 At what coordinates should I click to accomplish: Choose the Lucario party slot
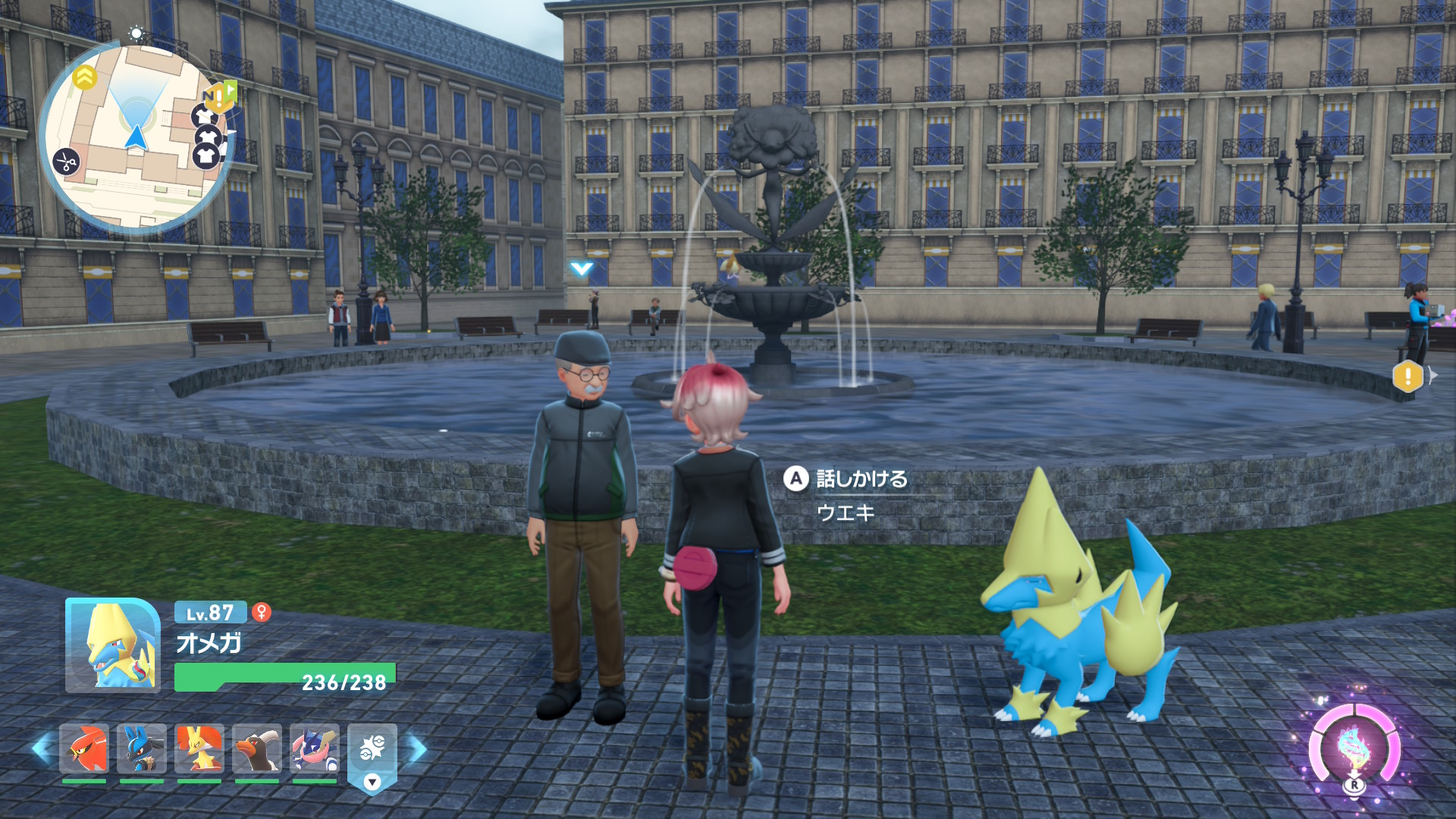coord(142,748)
